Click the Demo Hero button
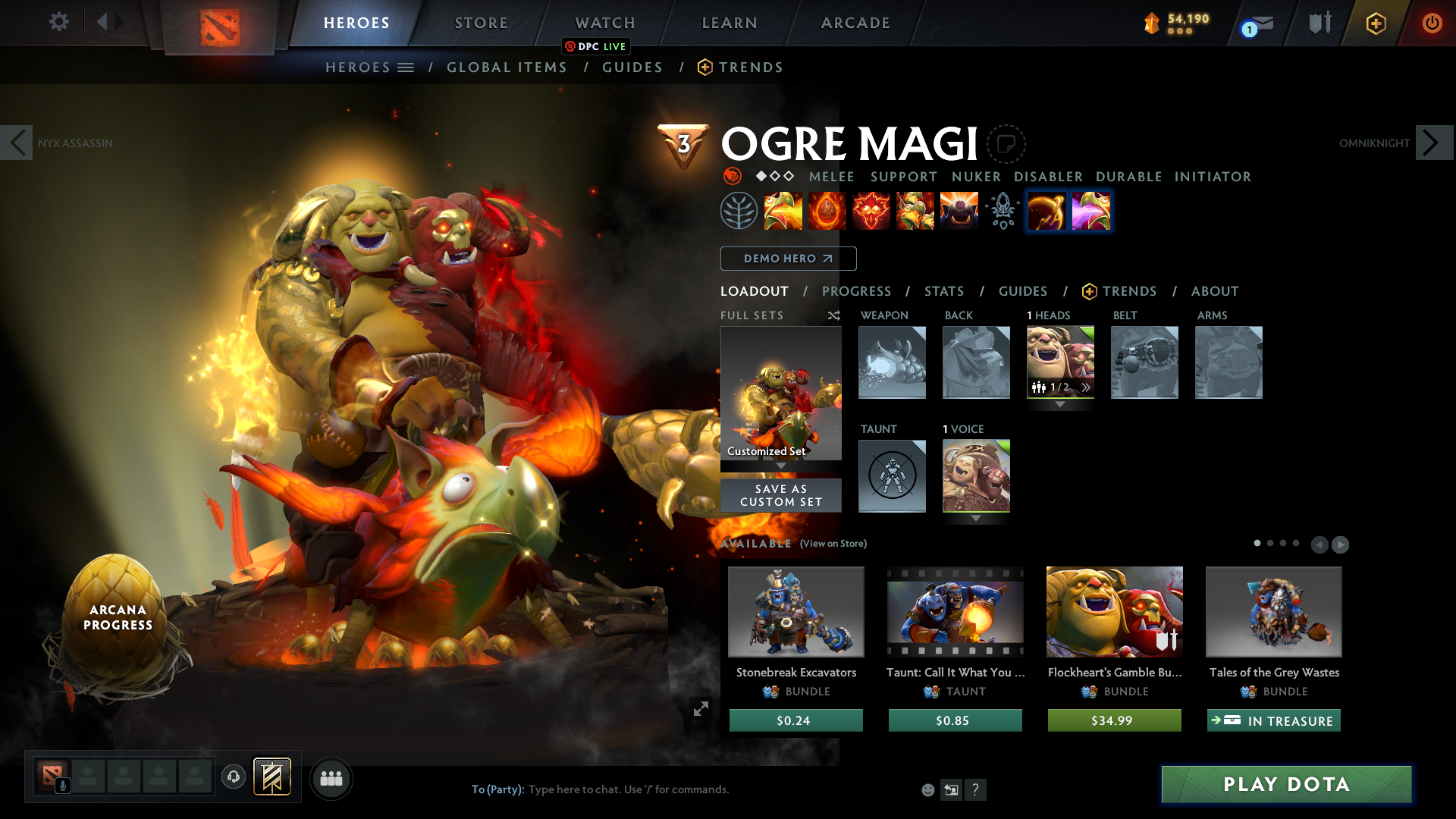 coord(788,258)
